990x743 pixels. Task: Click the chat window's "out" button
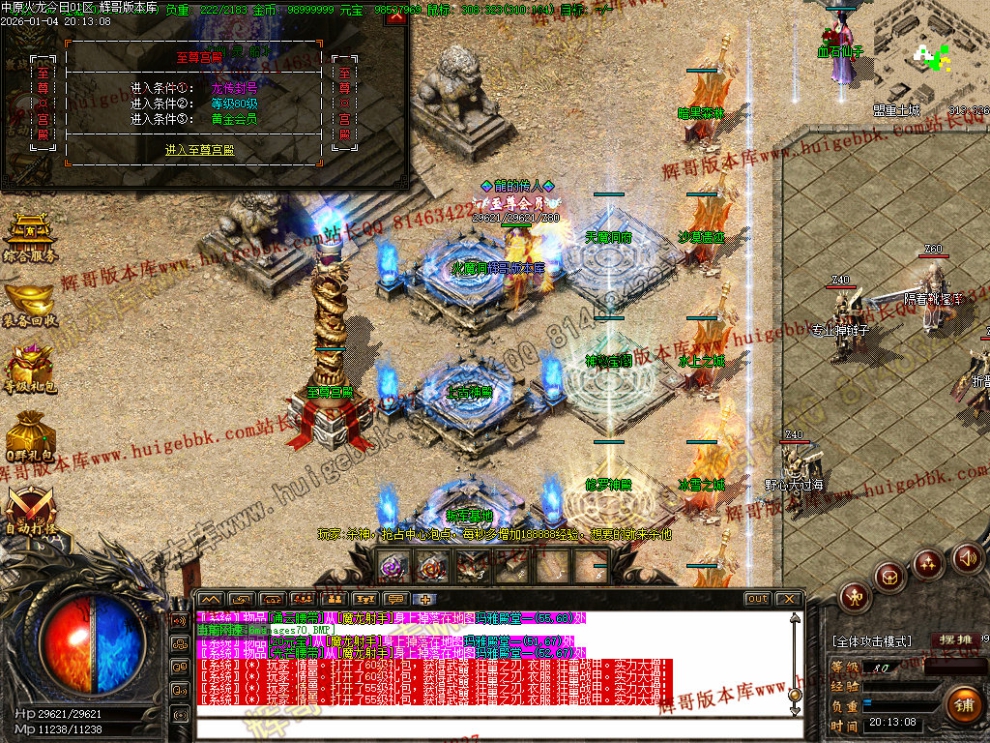click(x=757, y=599)
